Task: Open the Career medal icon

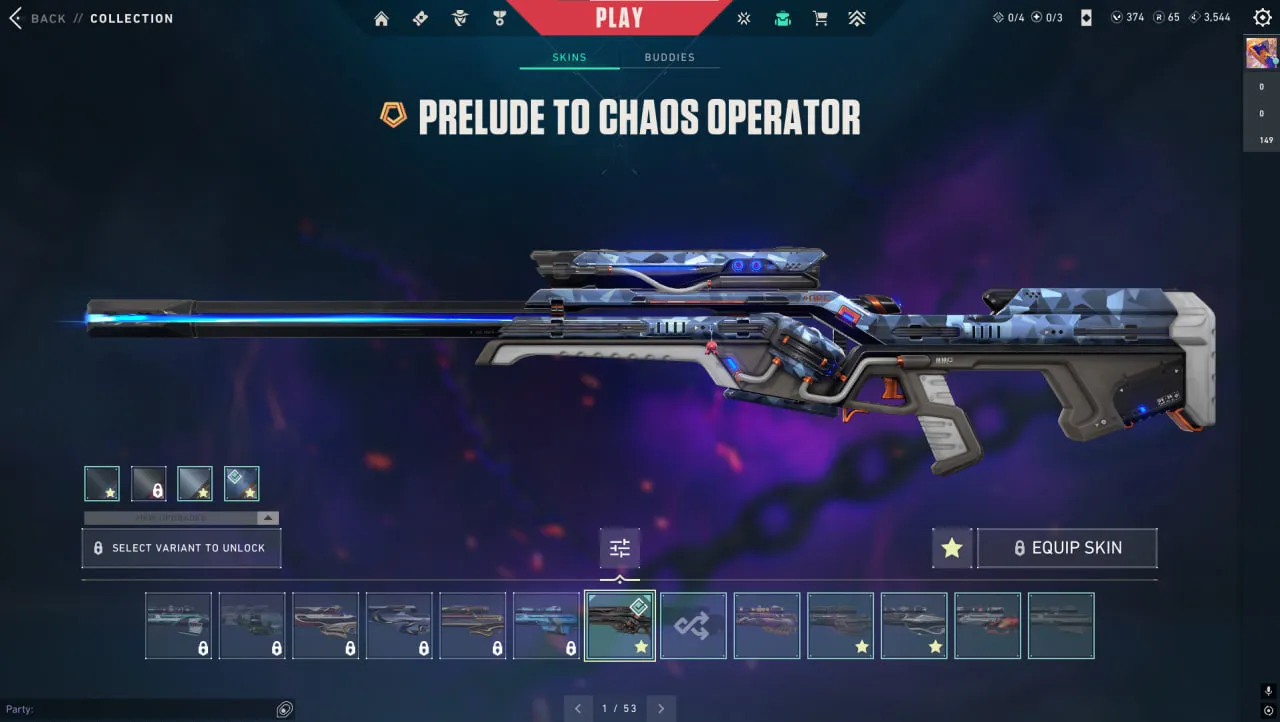Action: [500, 18]
